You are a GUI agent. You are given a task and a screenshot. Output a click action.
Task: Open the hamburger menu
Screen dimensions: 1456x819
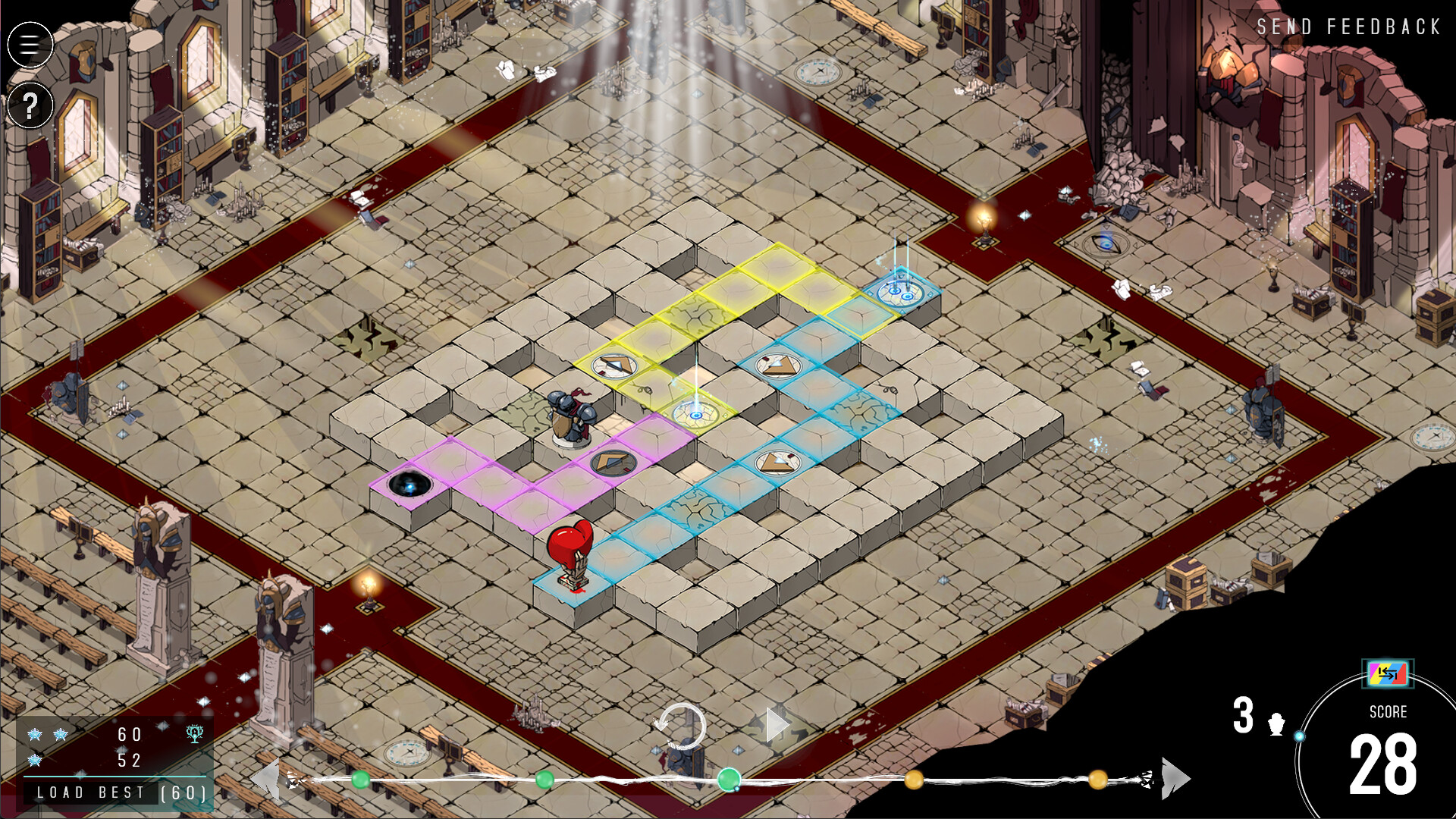tap(30, 45)
